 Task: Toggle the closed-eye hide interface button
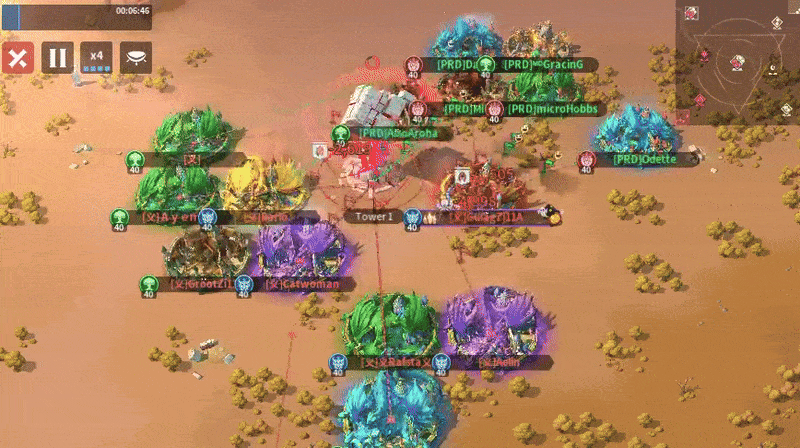(136, 57)
